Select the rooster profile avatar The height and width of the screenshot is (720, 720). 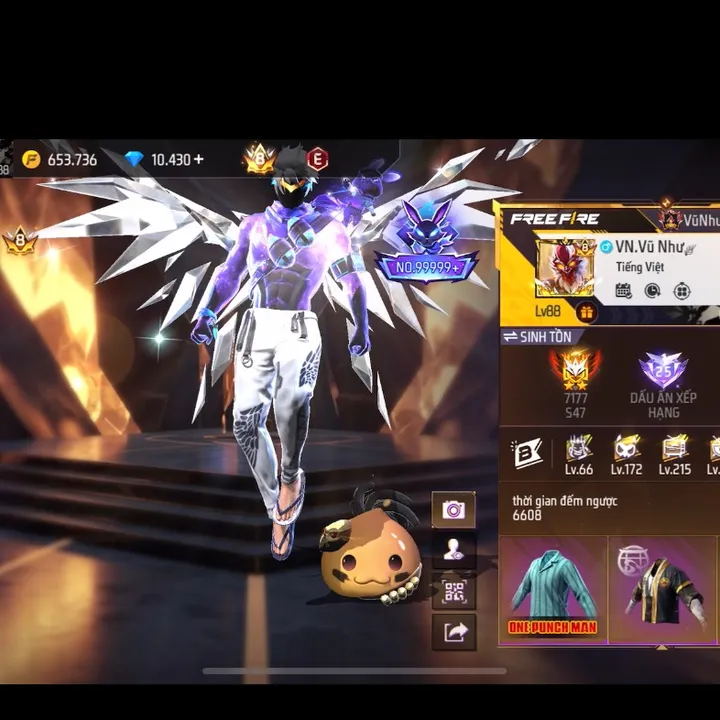(x=566, y=266)
